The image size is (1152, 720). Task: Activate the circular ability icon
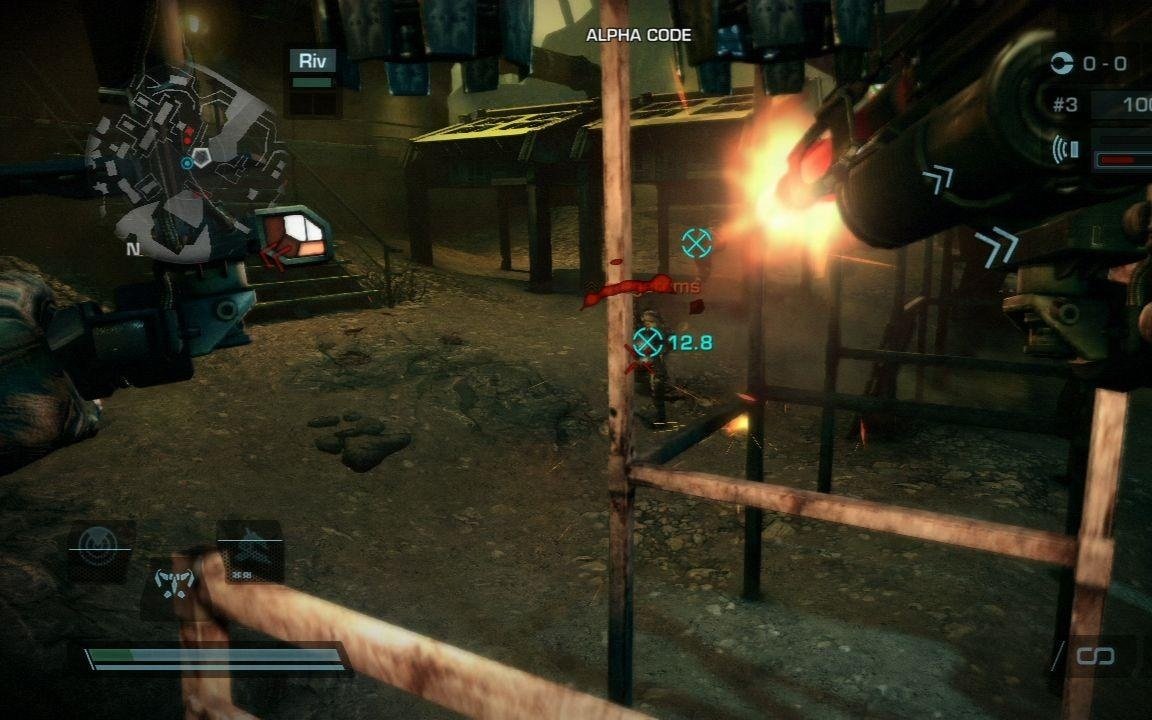tap(98, 548)
